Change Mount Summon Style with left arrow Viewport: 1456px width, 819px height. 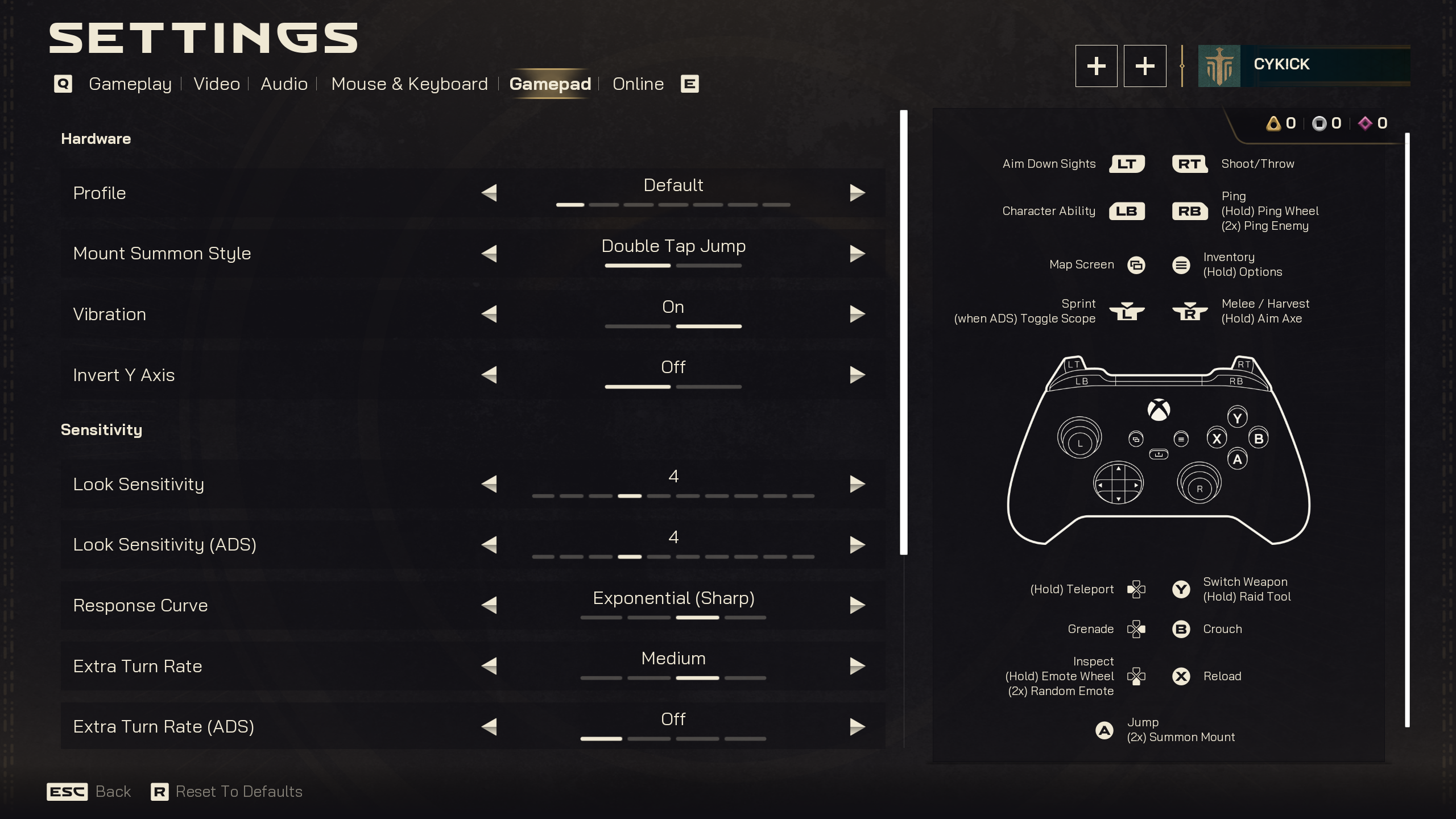490,253
